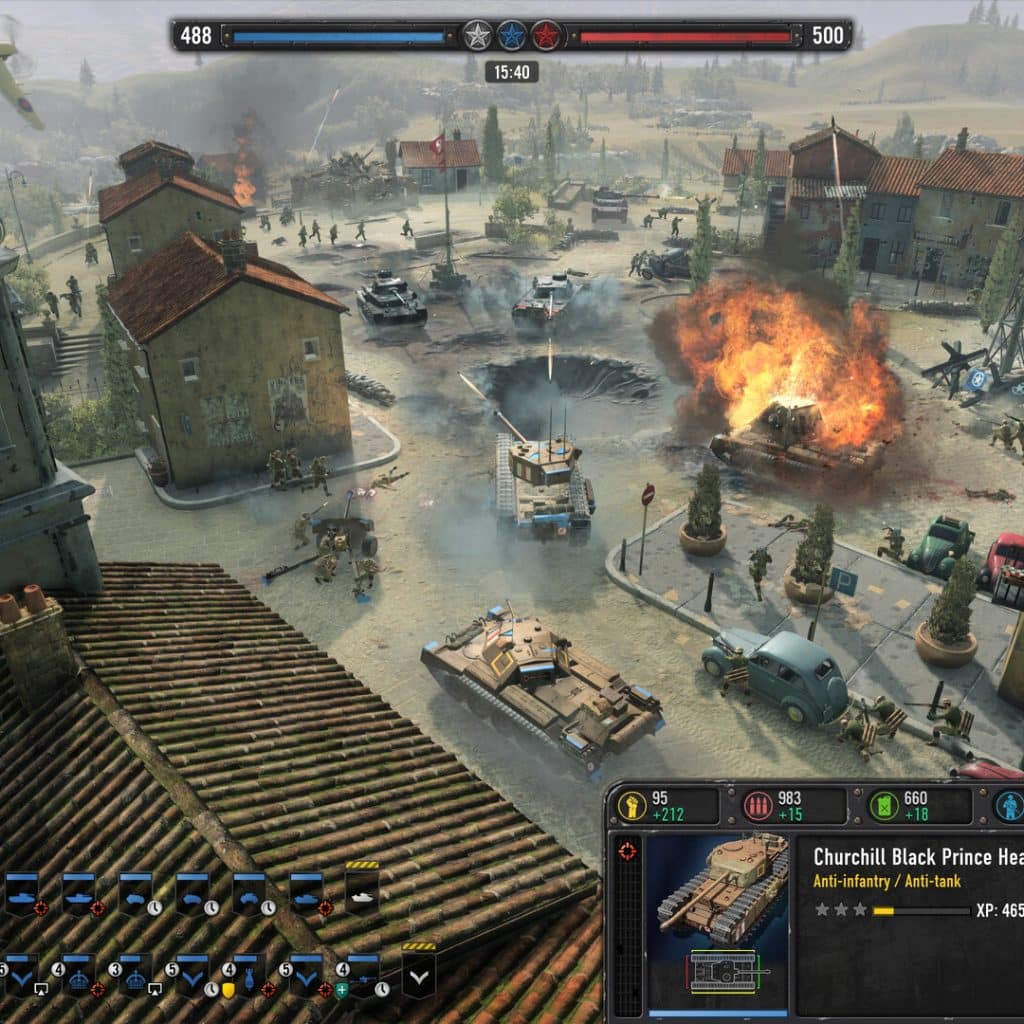
Task: Select the crown squad numbered 3
Action: [x=135, y=975]
